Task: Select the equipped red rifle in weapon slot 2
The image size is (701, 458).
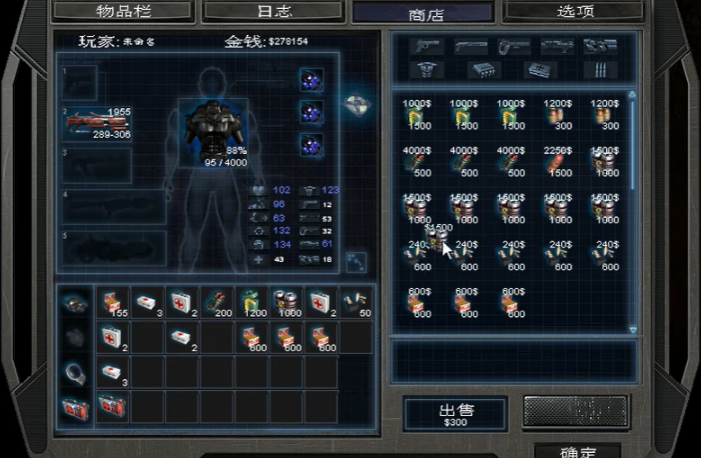Action: click(97, 122)
